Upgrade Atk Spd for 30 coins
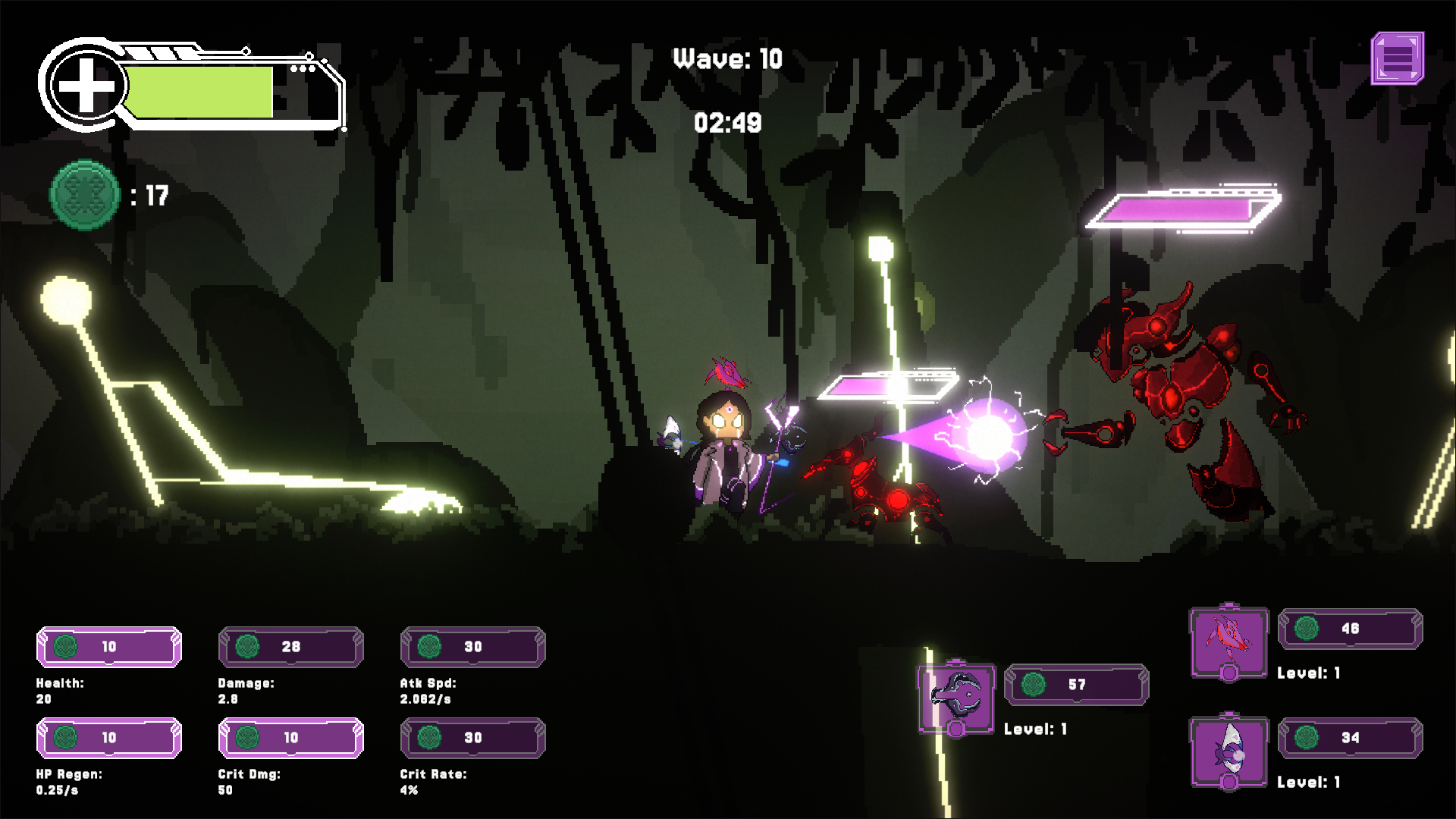This screenshot has width=1456, height=819. click(x=472, y=647)
